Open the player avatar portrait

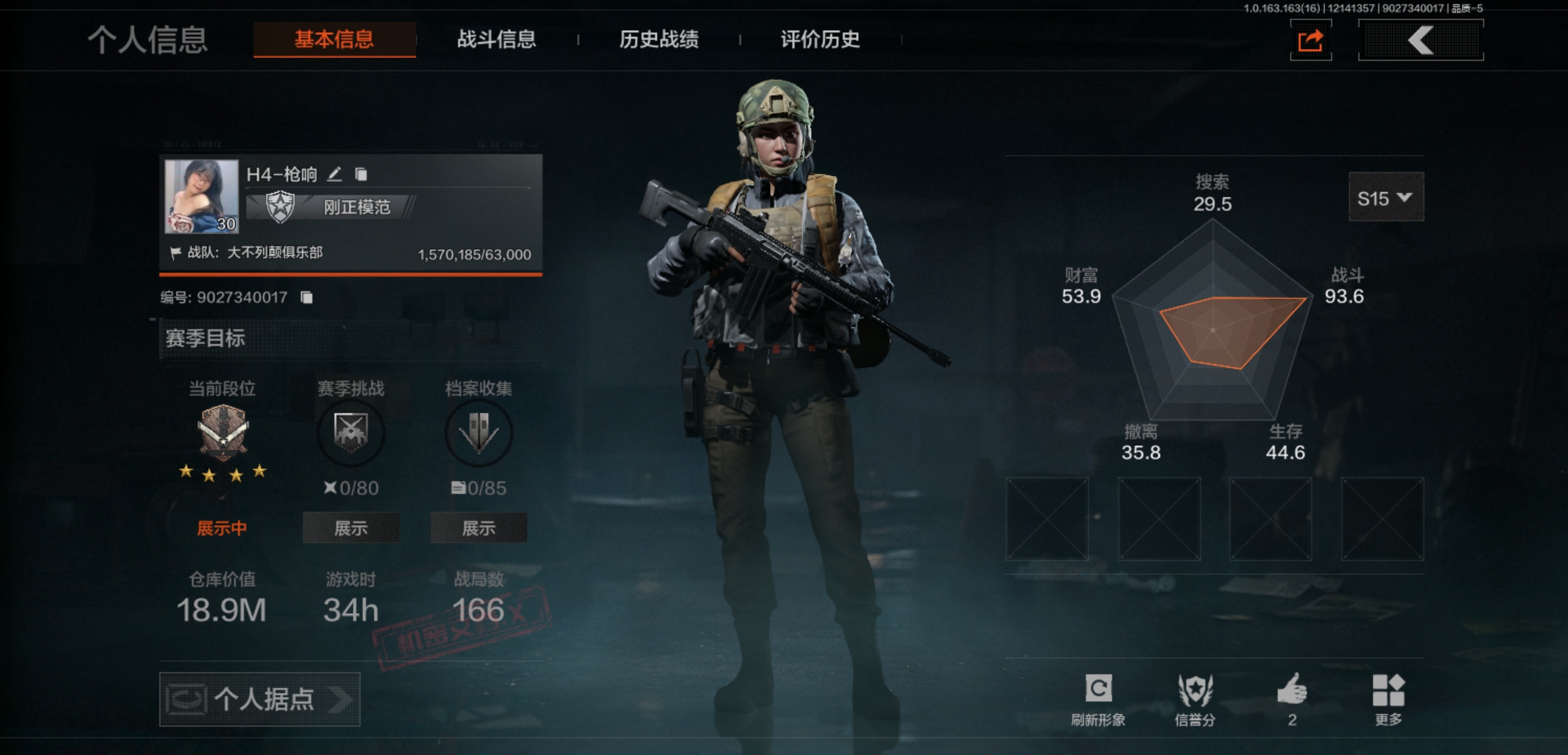pos(201,196)
